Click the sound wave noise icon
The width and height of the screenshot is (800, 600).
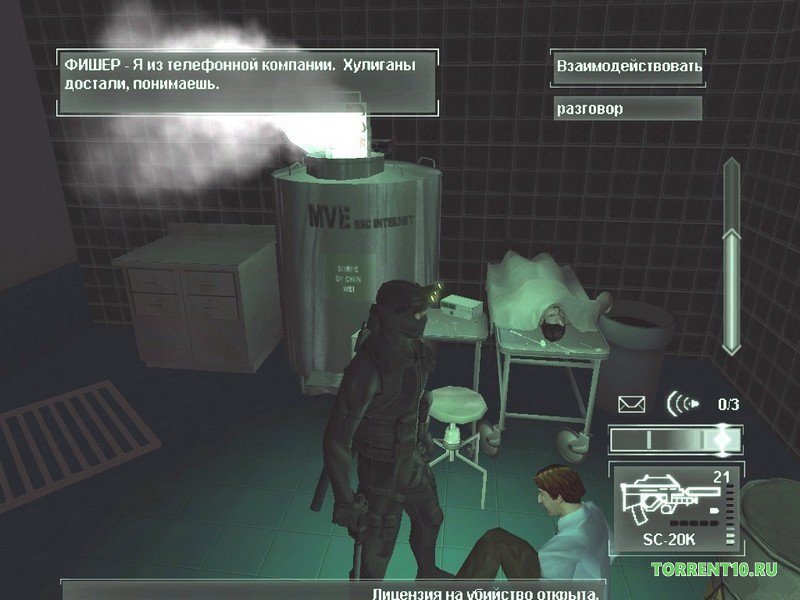[x=681, y=404]
